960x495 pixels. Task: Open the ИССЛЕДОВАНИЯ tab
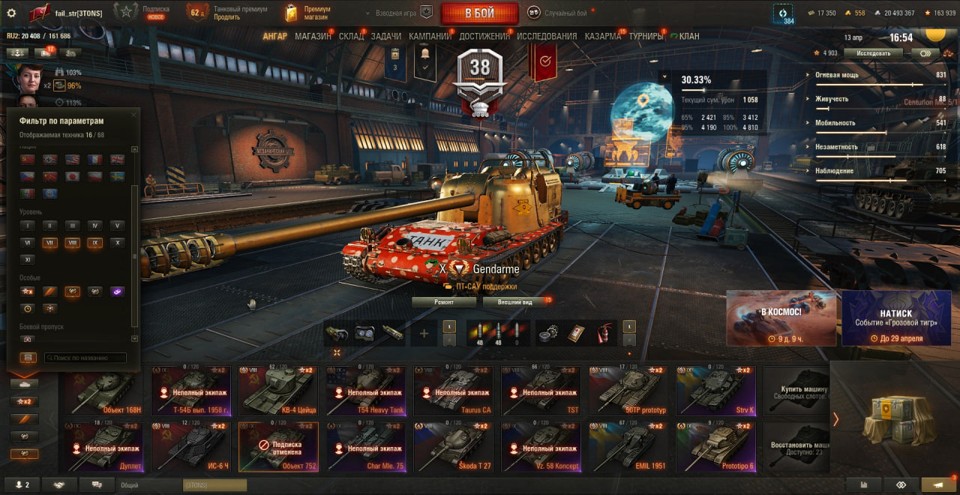[x=546, y=36]
